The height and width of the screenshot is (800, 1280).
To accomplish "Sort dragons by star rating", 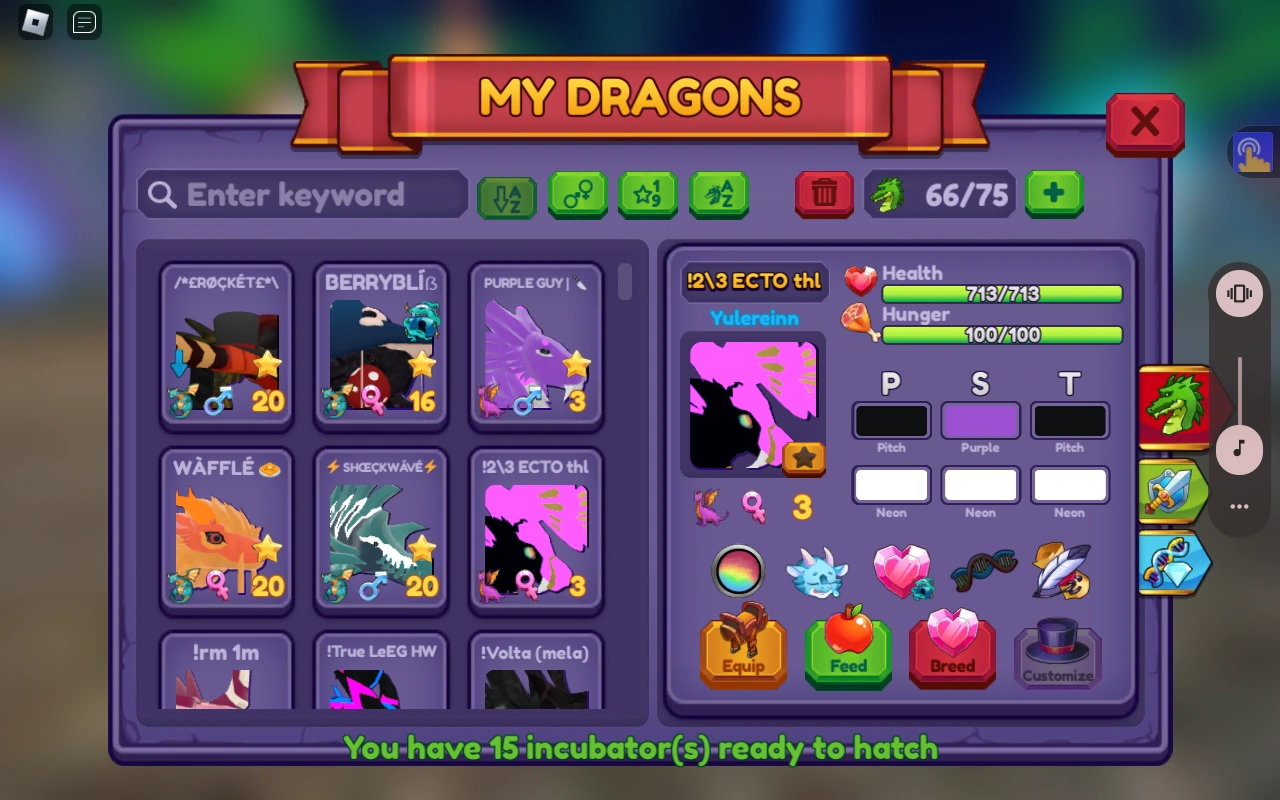I will 648,194.
